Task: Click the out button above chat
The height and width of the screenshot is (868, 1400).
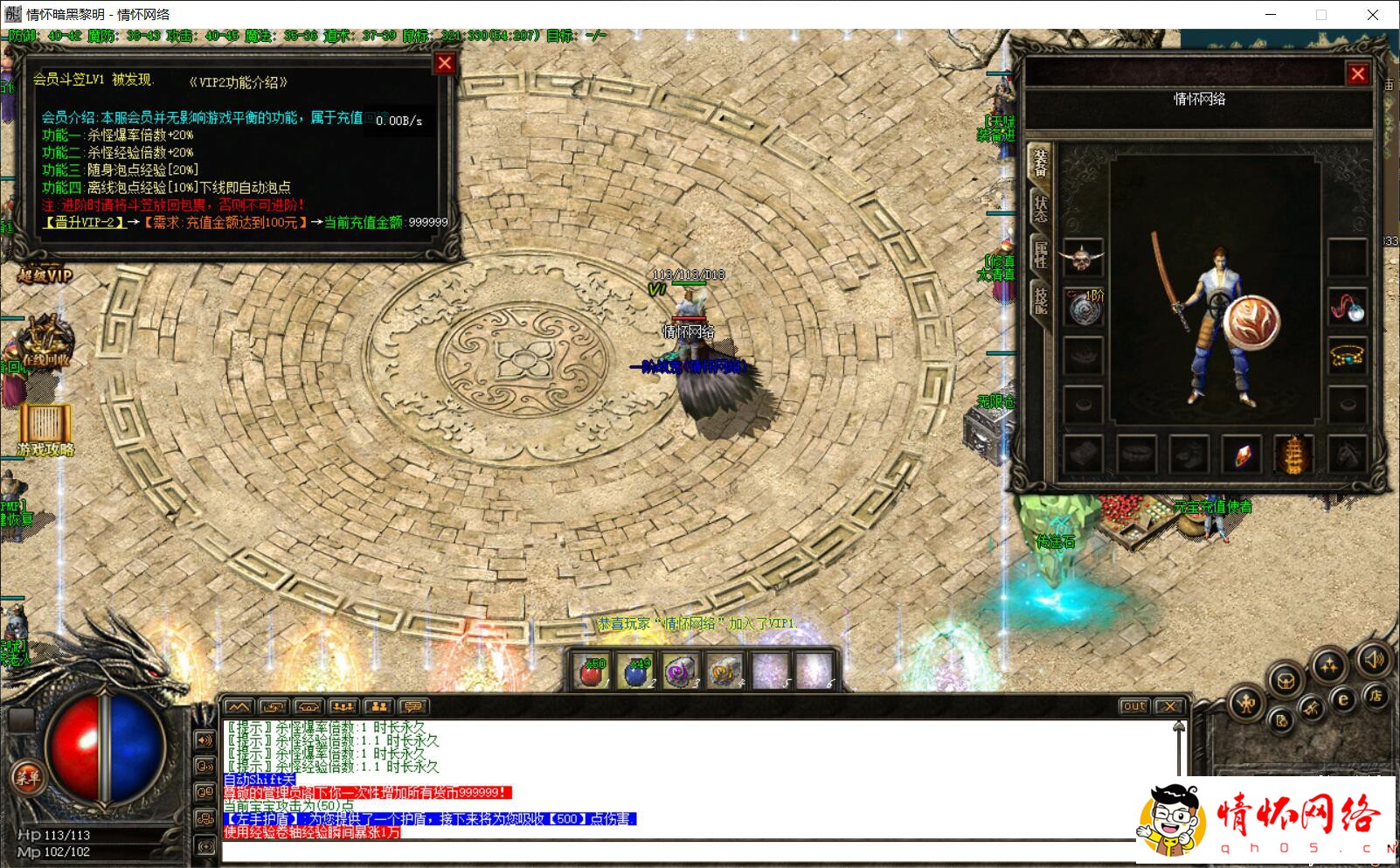Action: (1133, 706)
